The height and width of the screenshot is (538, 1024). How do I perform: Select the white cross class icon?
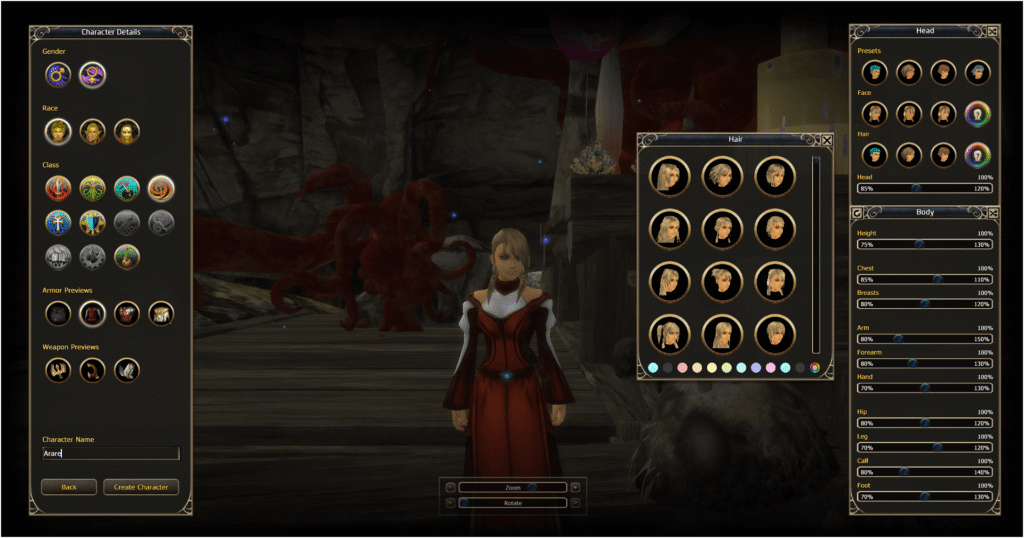point(58,221)
